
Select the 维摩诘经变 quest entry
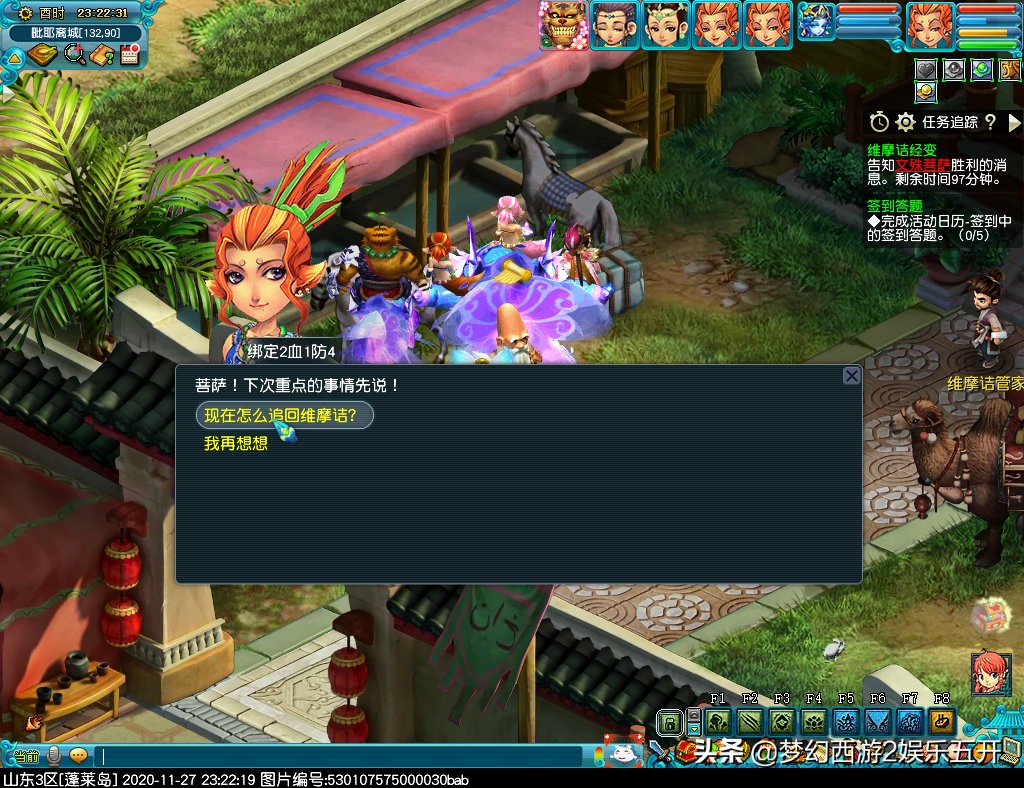click(902, 150)
